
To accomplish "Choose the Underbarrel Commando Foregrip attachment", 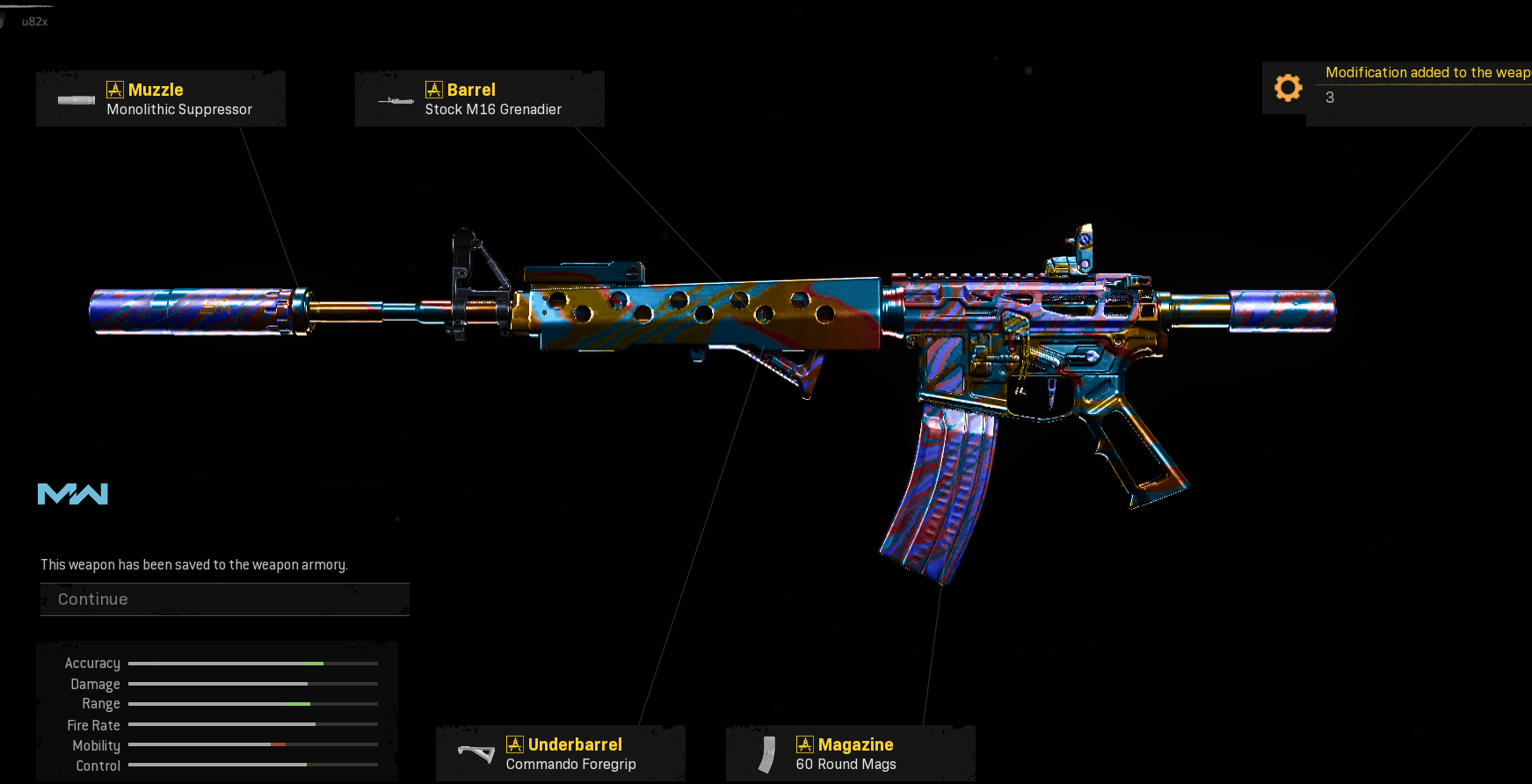I will point(561,754).
